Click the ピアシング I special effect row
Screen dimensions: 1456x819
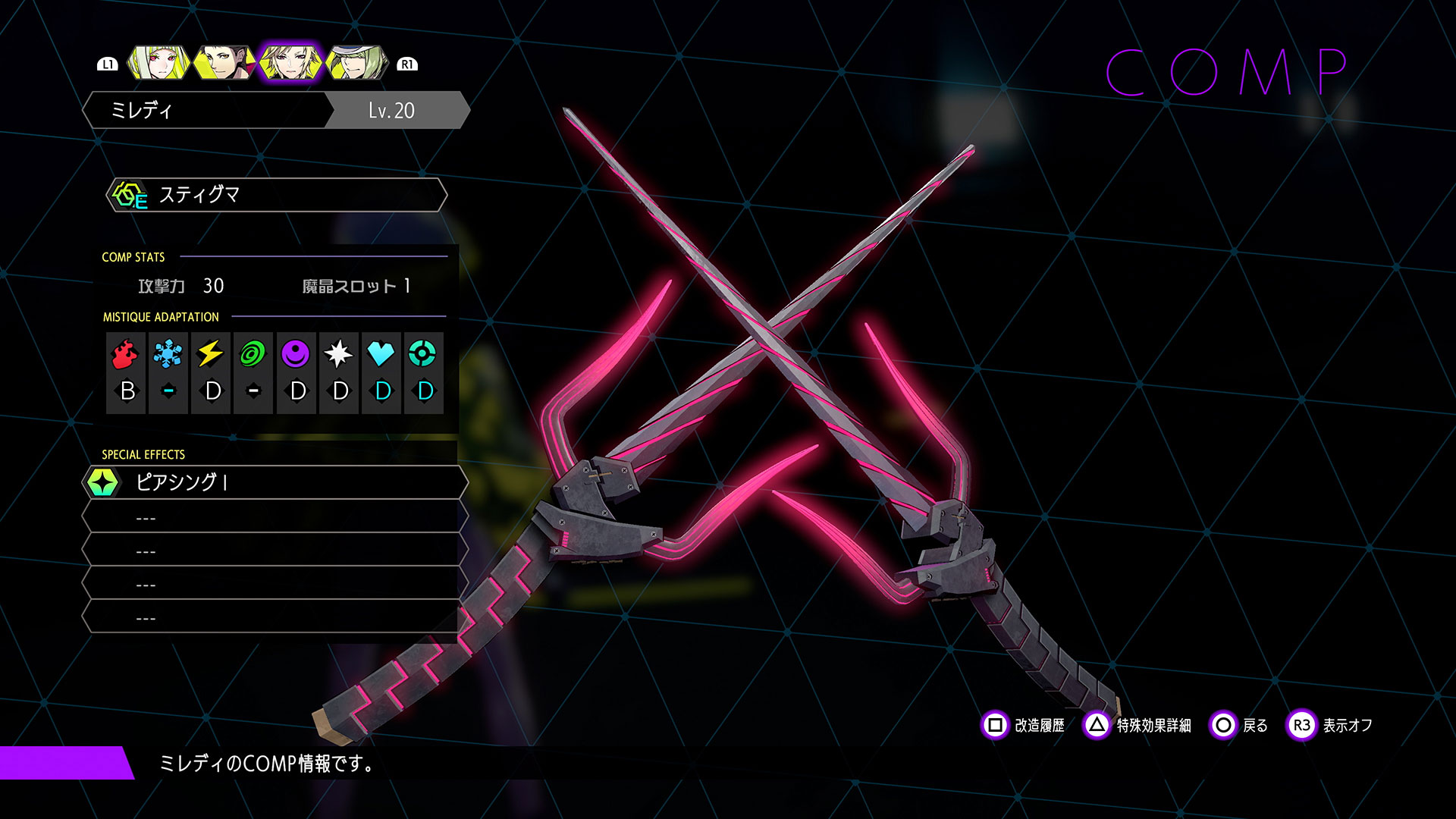(275, 482)
